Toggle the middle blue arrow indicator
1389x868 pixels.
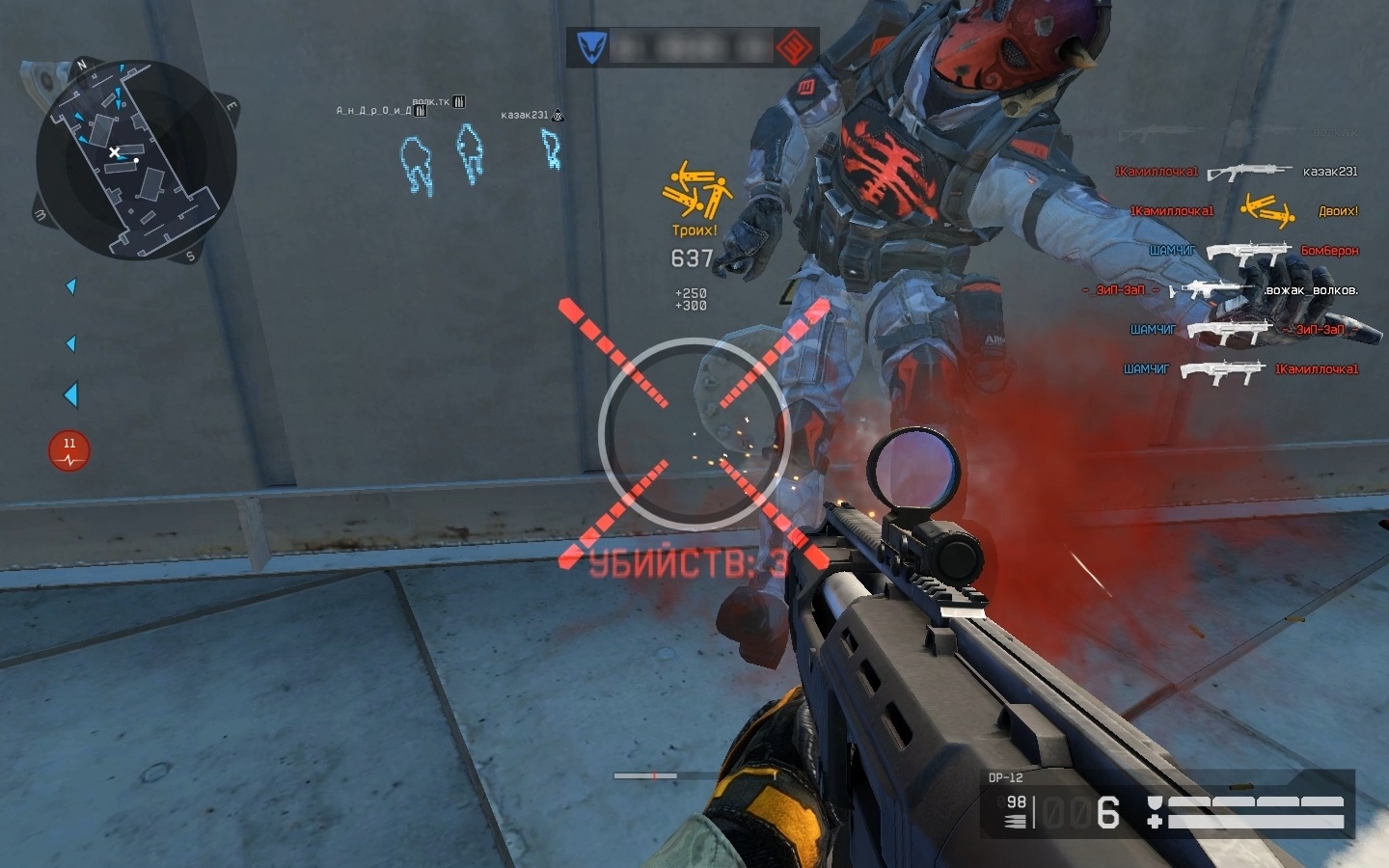pyautogui.click(x=69, y=342)
